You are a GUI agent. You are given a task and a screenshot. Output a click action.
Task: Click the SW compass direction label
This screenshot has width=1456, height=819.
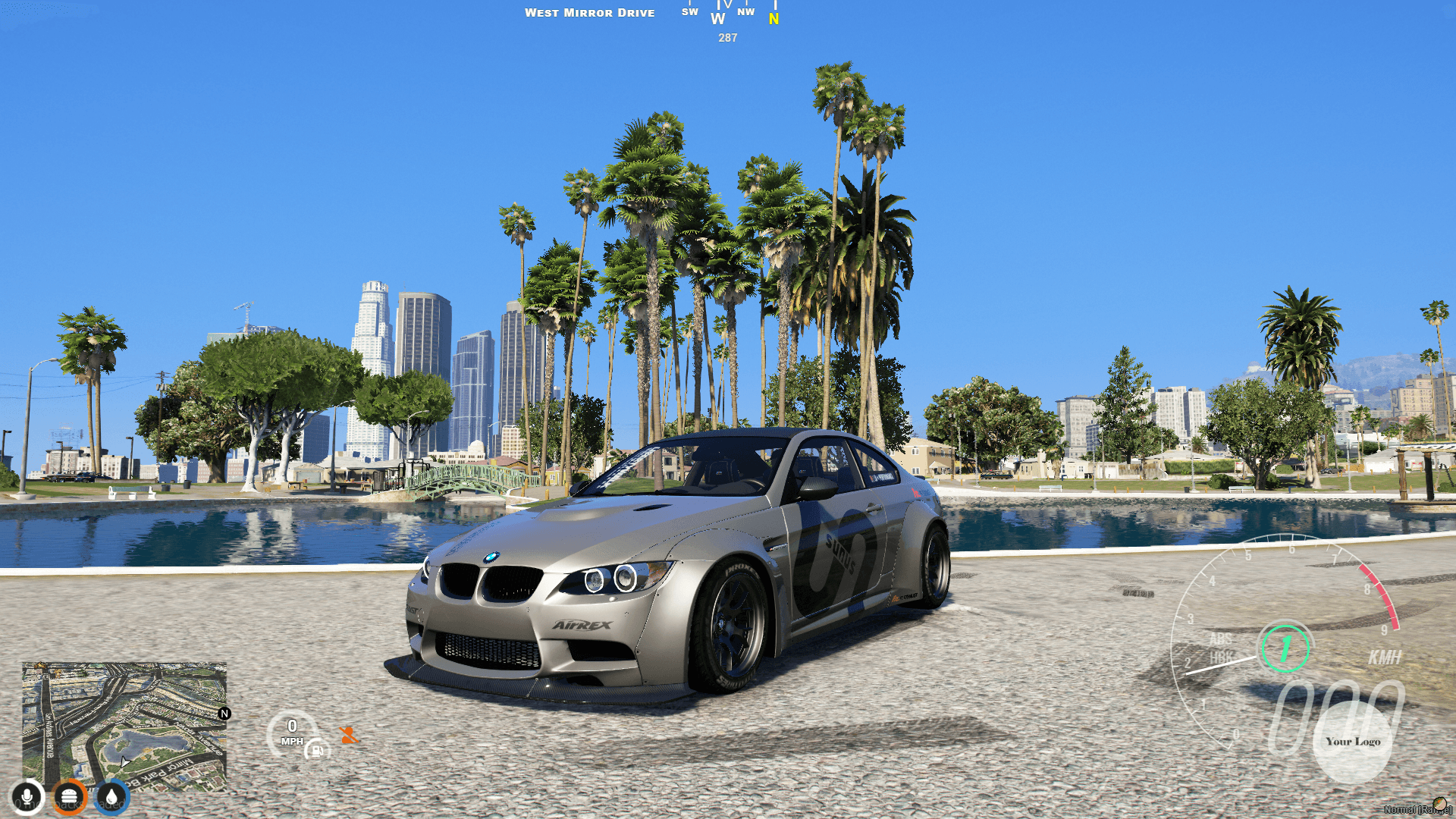[x=689, y=13]
